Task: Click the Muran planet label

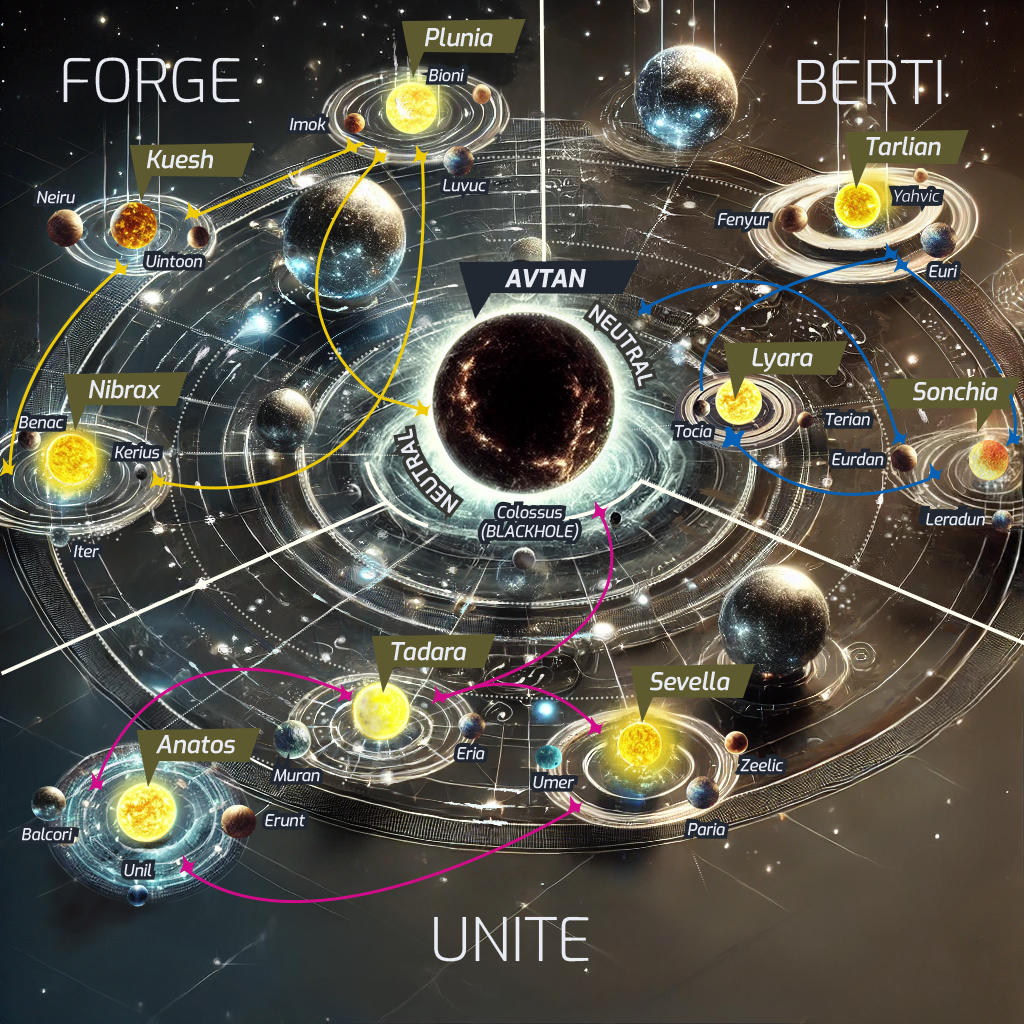Action: [297, 775]
